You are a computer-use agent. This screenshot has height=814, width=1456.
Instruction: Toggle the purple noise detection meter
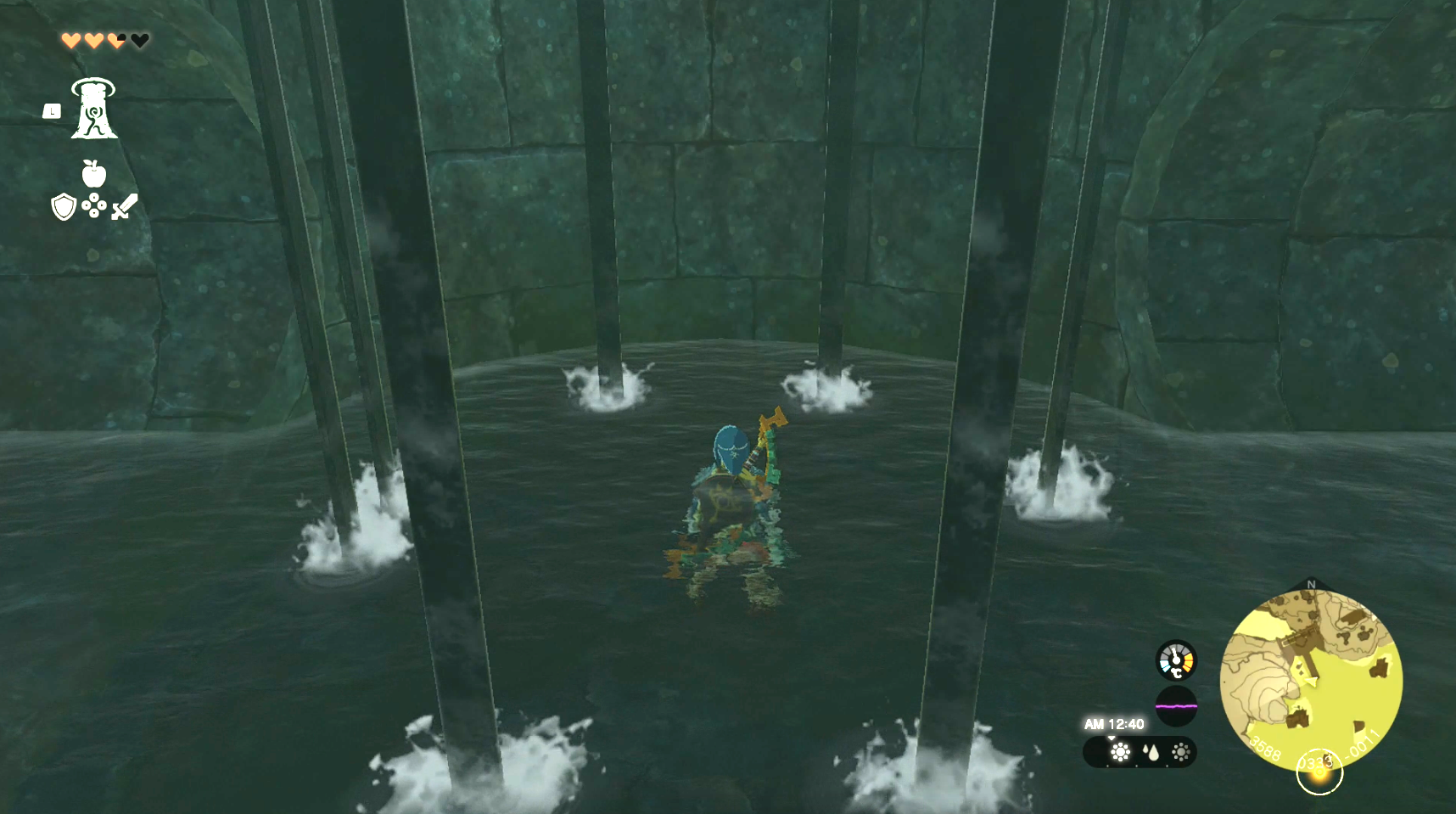point(1177,706)
